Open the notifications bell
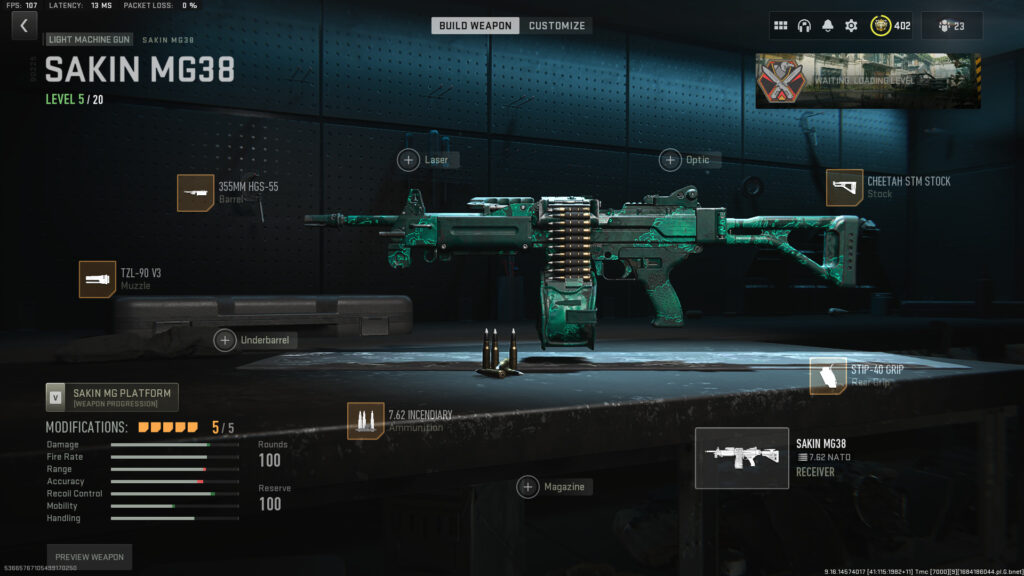 pos(827,26)
